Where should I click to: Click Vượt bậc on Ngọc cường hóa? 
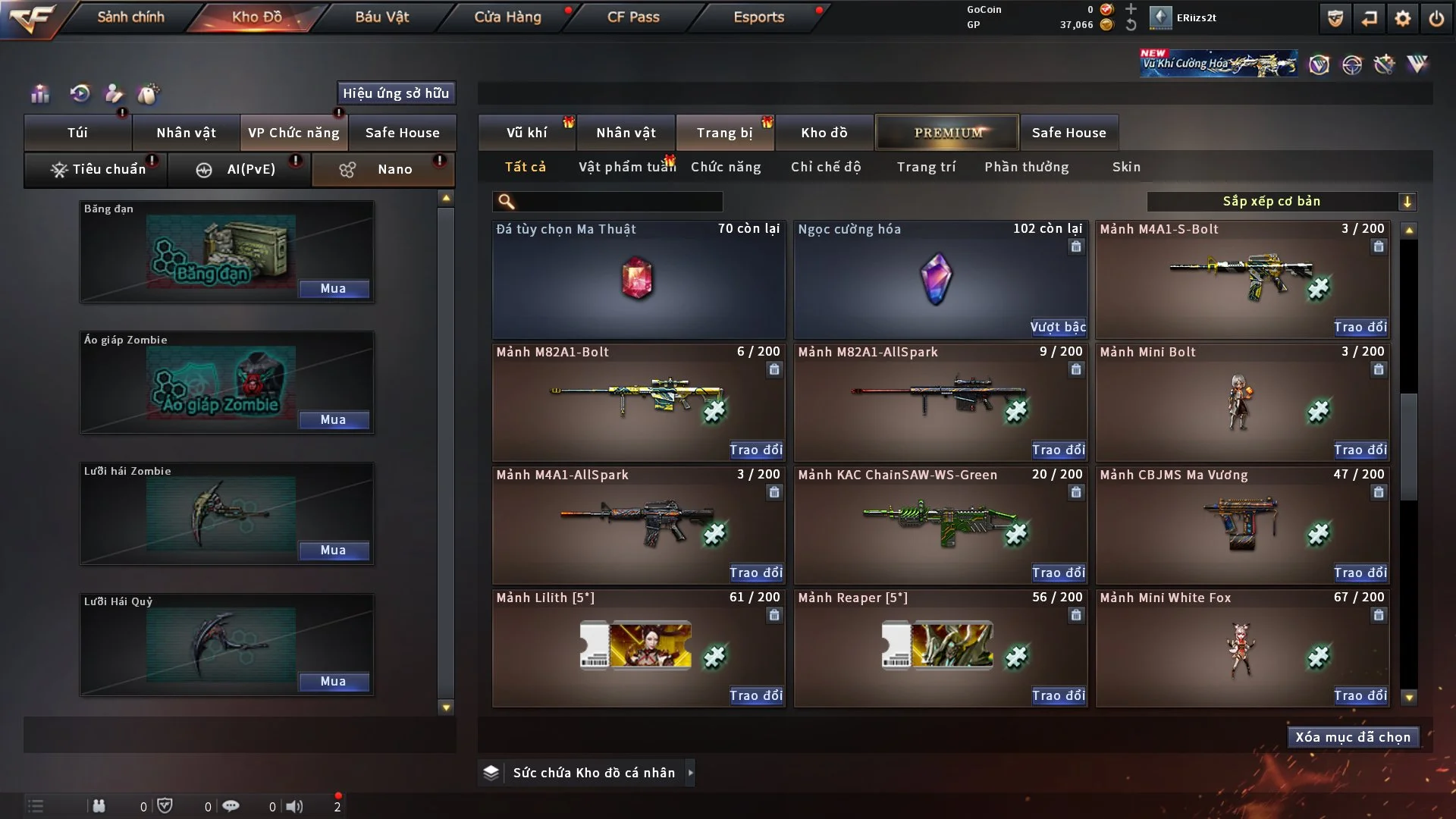pos(1057,328)
